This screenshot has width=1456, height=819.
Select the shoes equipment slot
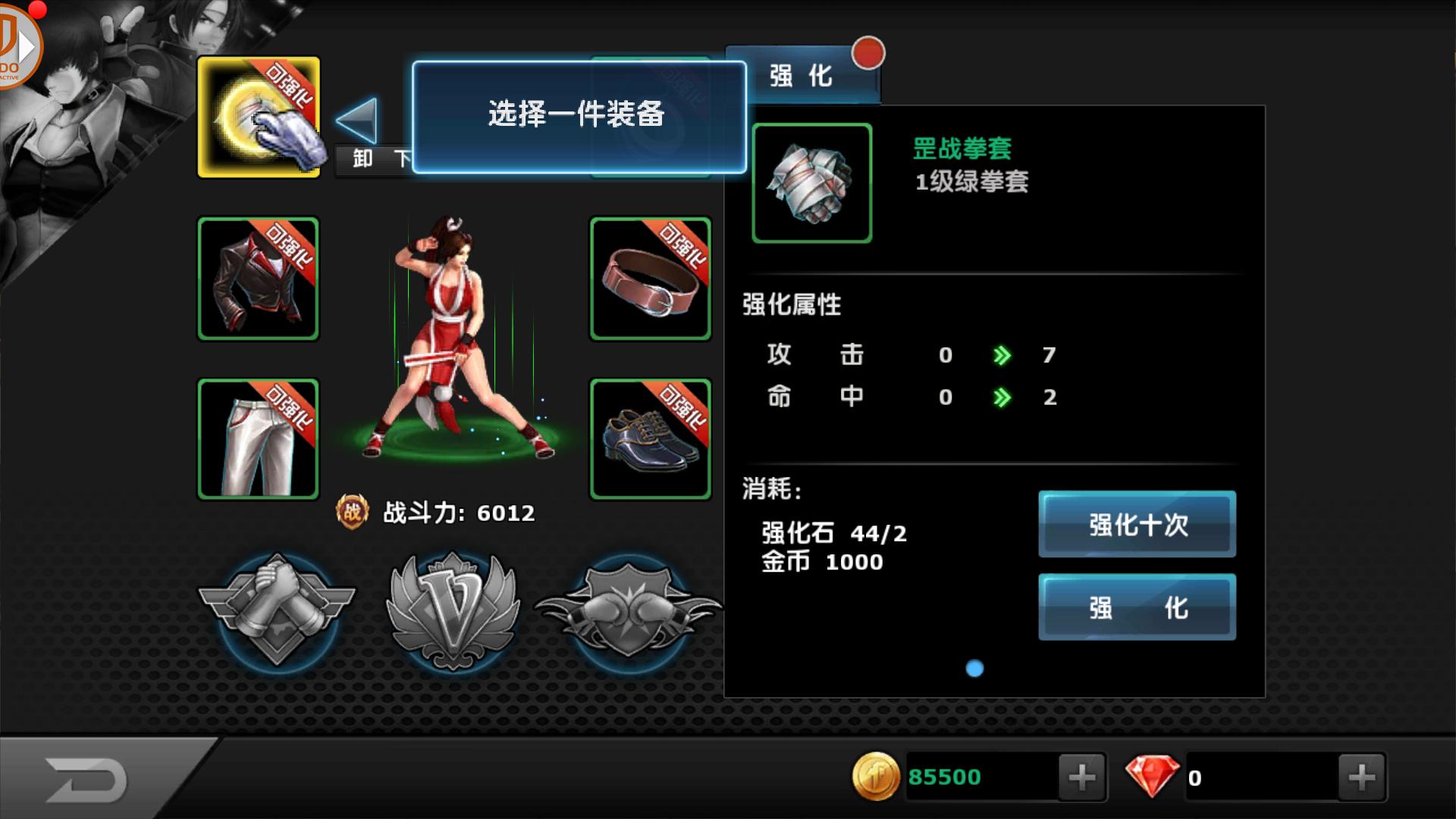tap(650, 438)
